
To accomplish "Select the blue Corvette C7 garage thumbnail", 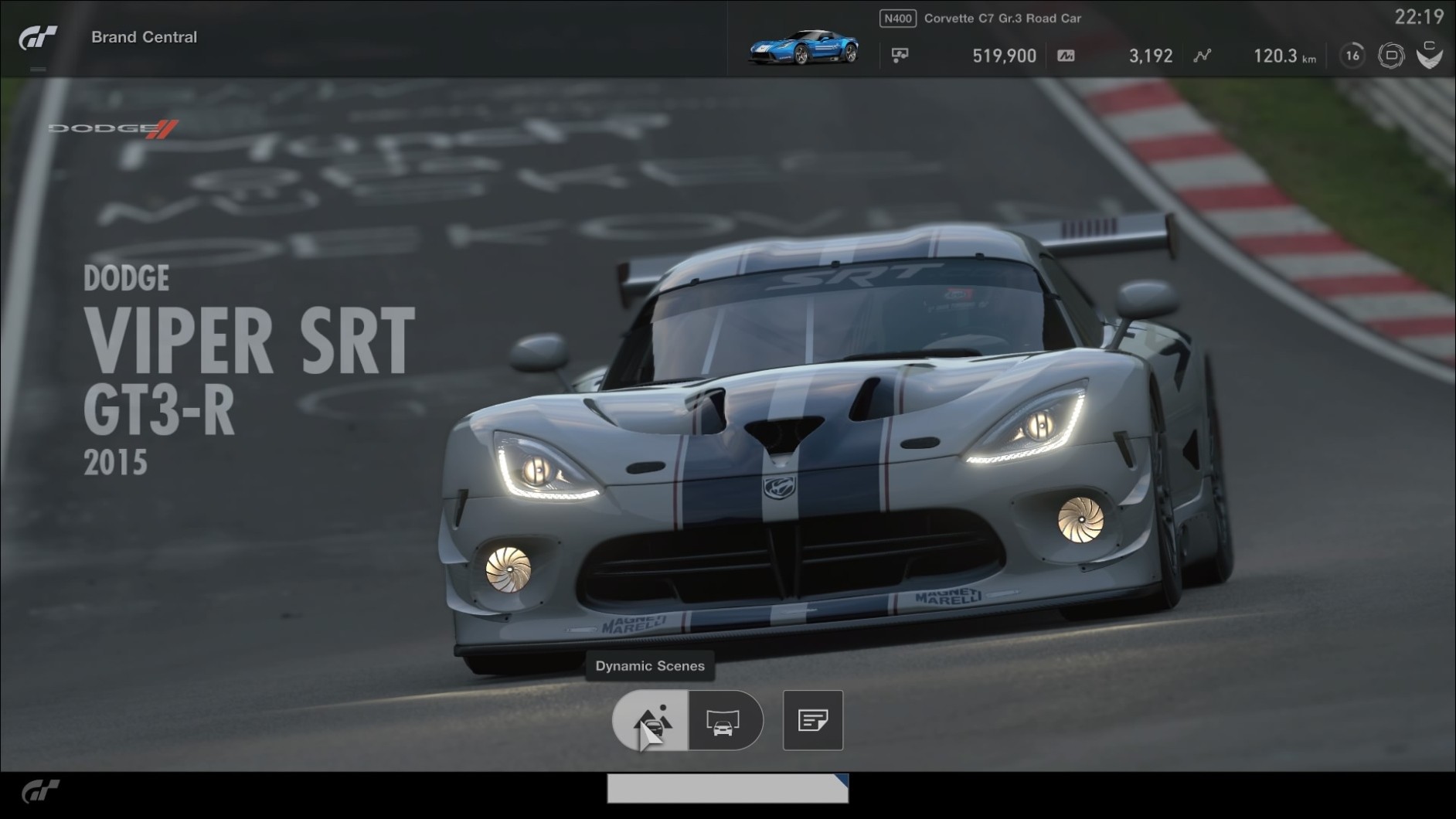I will [x=803, y=48].
